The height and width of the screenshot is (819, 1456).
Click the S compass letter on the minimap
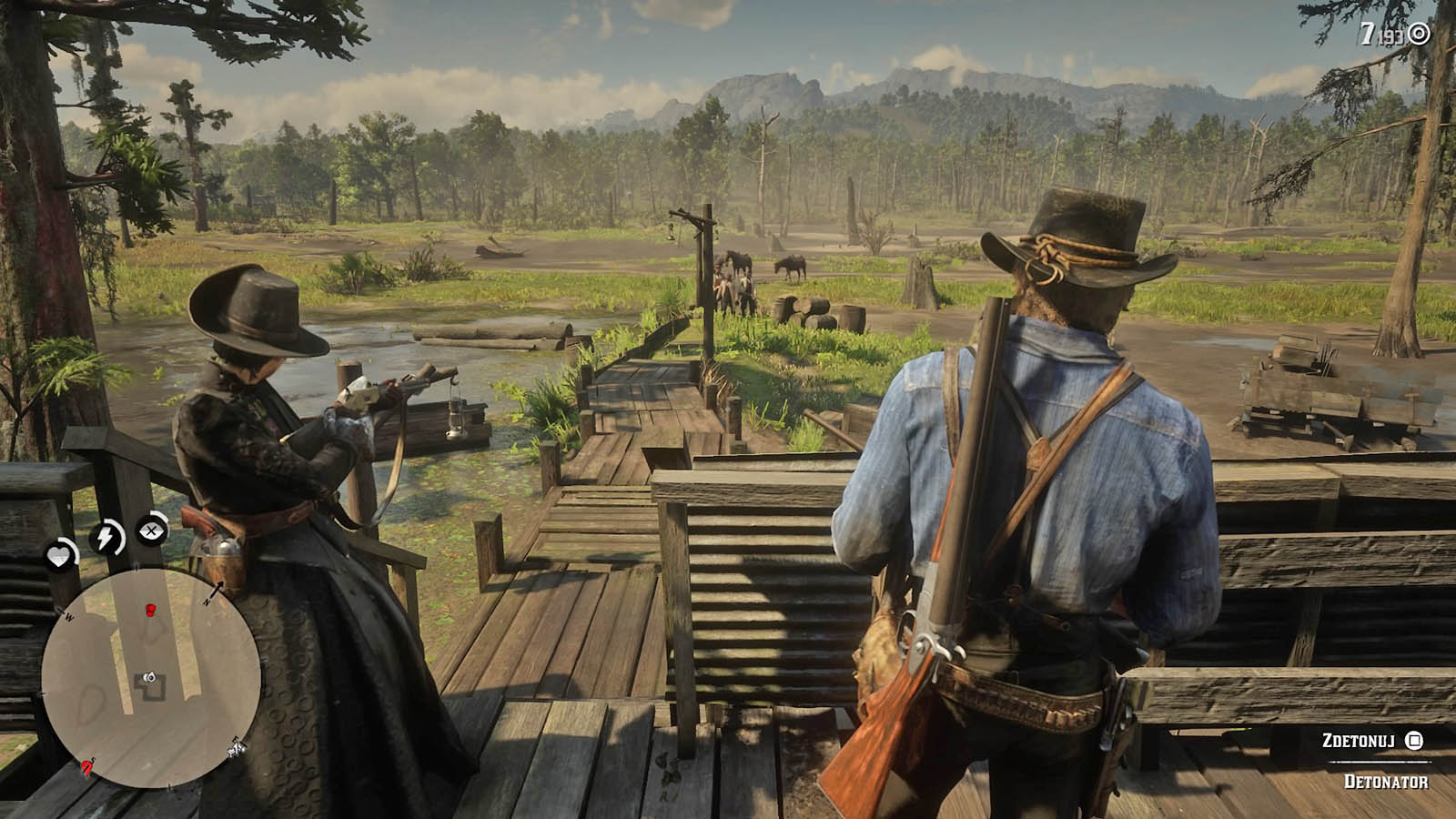[x=91, y=759]
